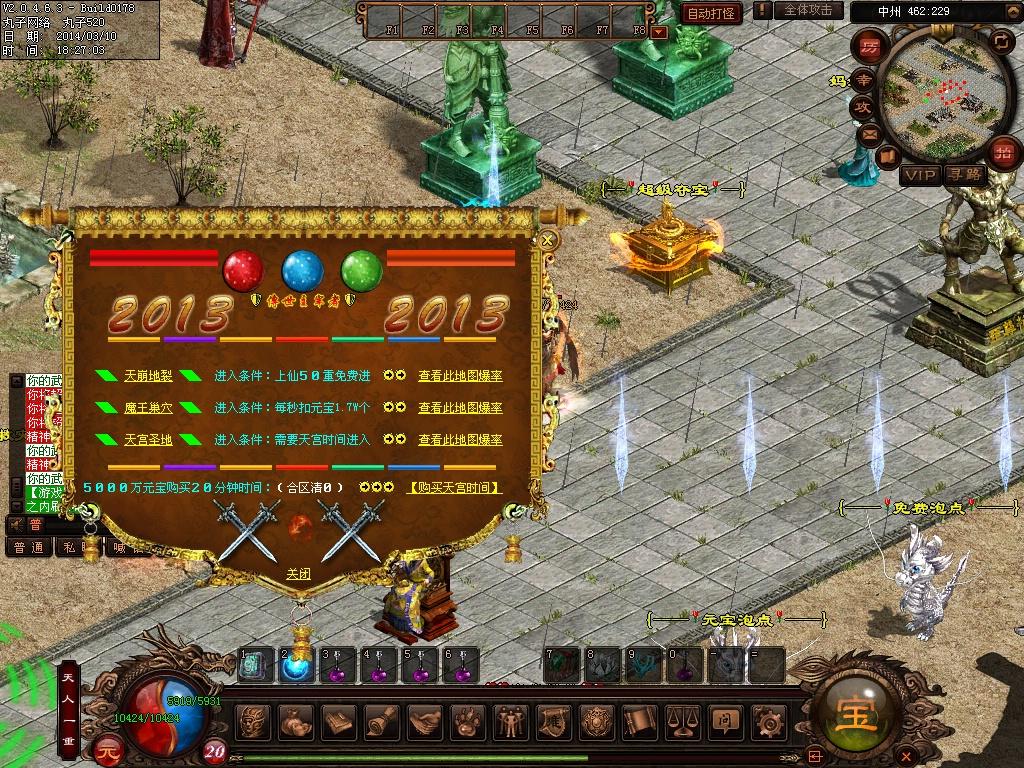
Task: Activate the 全体攻击 attack mode button
Action: [x=807, y=10]
